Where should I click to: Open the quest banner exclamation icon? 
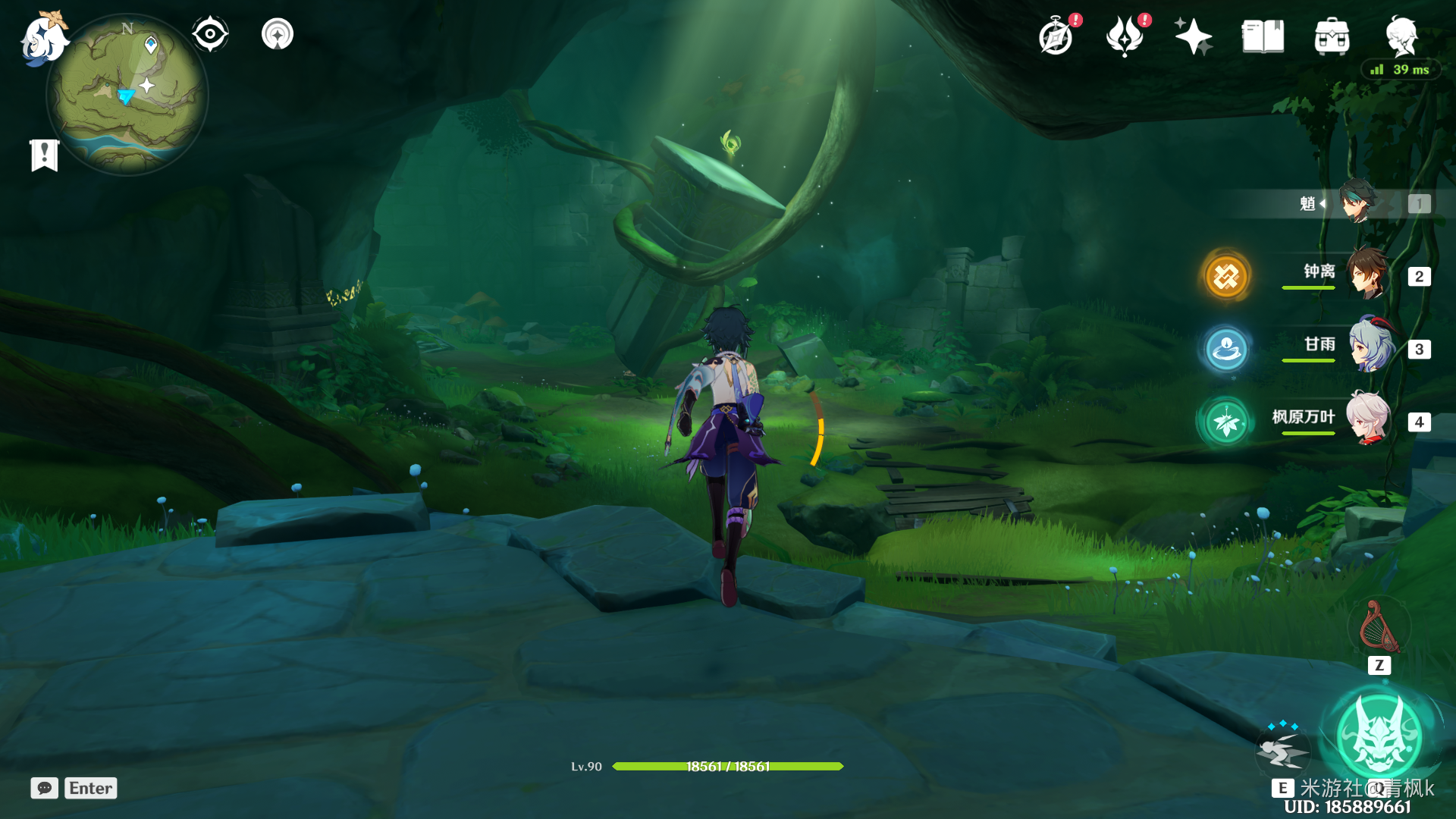45,155
